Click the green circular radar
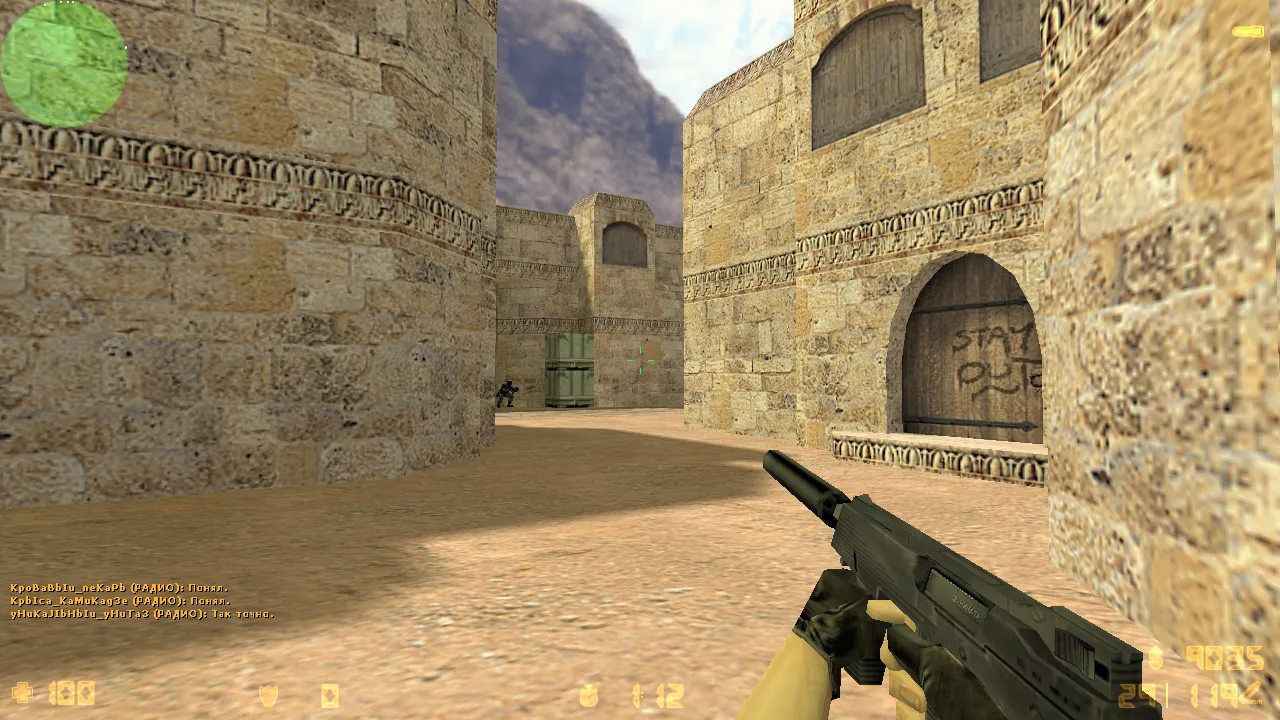Viewport: 1280px width, 720px height. click(x=64, y=63)
